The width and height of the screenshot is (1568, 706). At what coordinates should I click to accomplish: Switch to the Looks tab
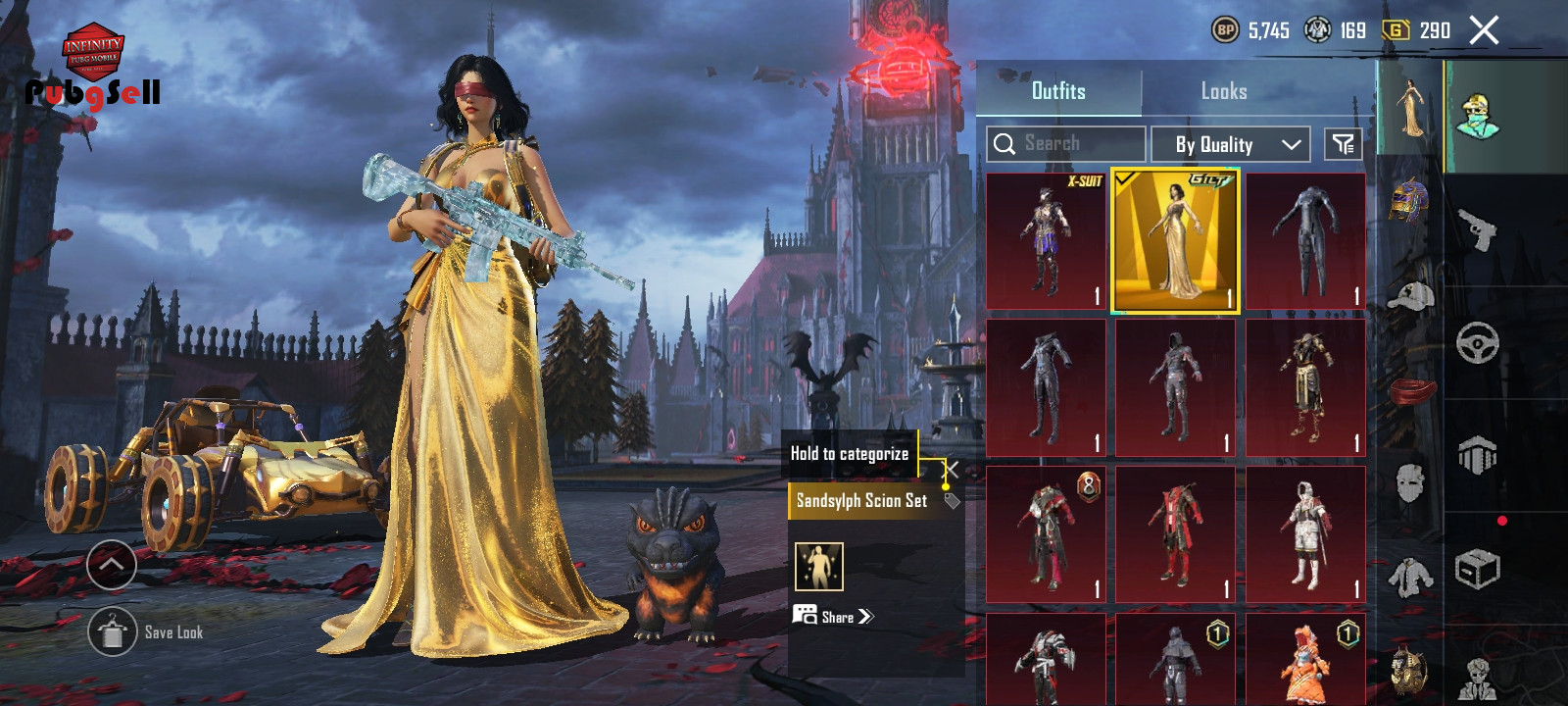click(1224, 91)
